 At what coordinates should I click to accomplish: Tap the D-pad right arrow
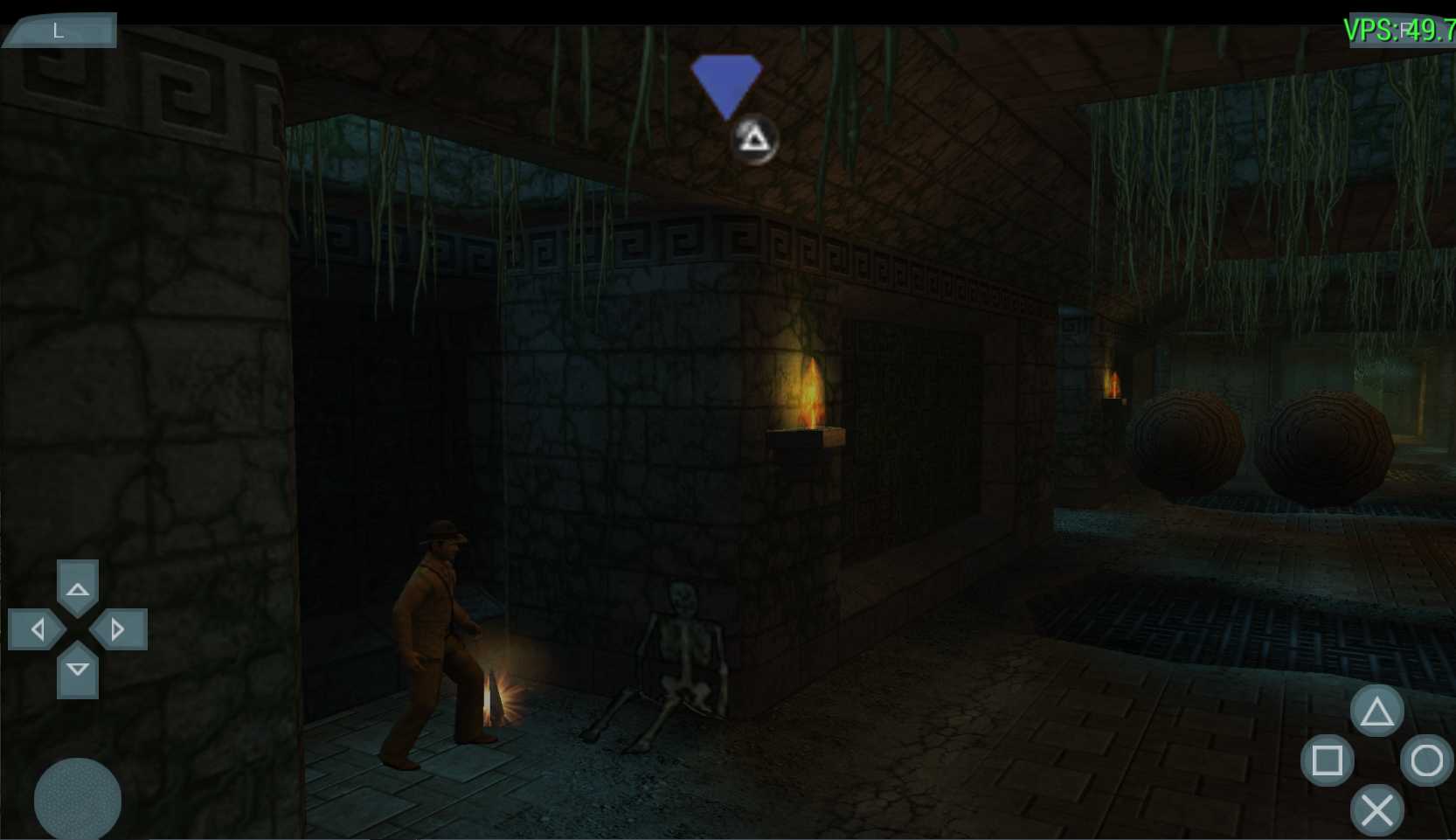tap(120, 629)
